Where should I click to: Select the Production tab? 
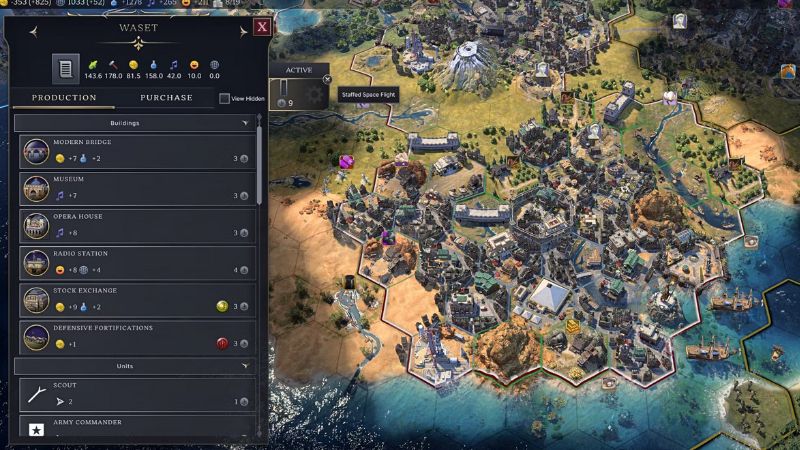click(64, 98)
